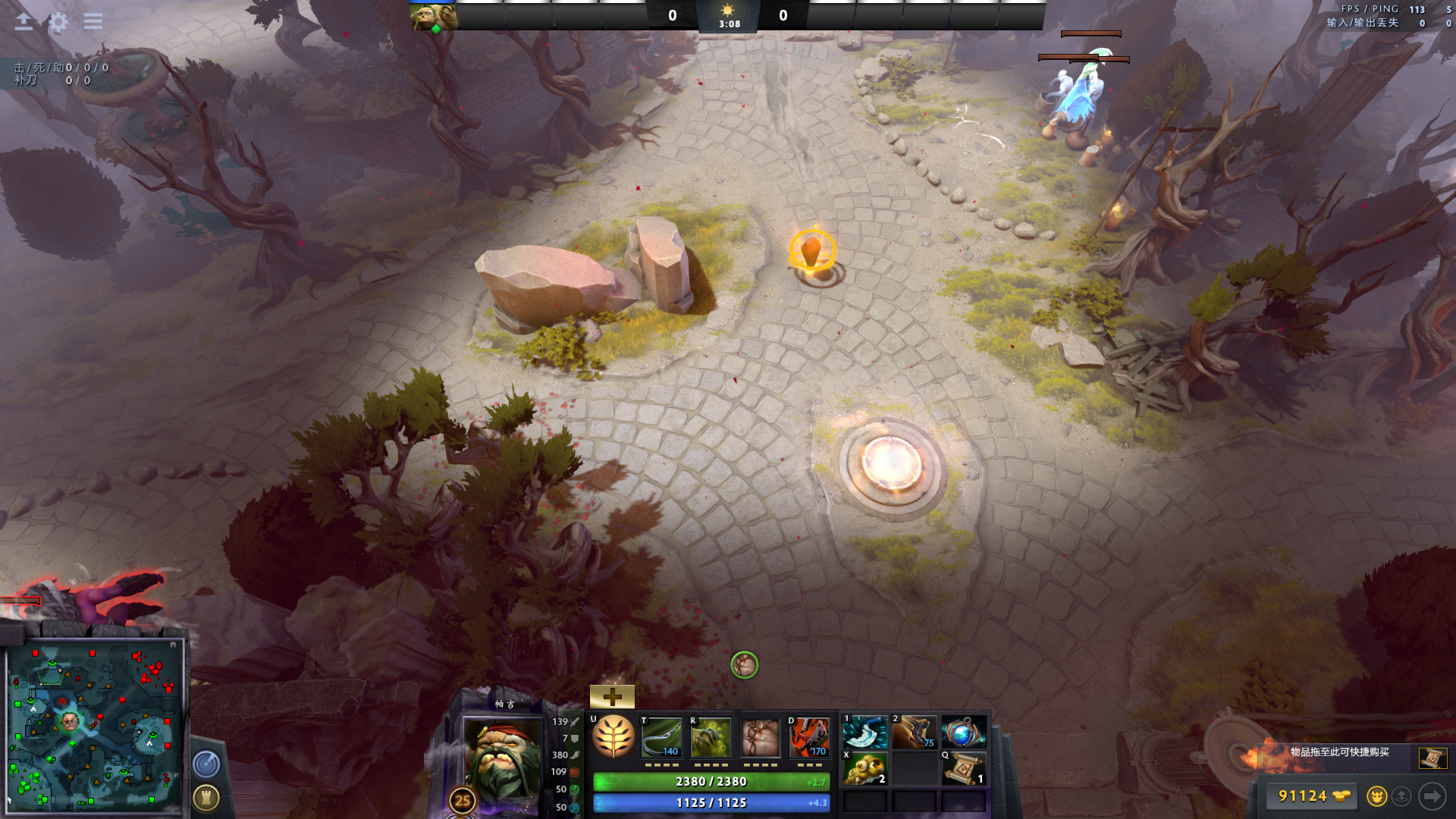Click the blue orb amulet item

coord(963,733)
